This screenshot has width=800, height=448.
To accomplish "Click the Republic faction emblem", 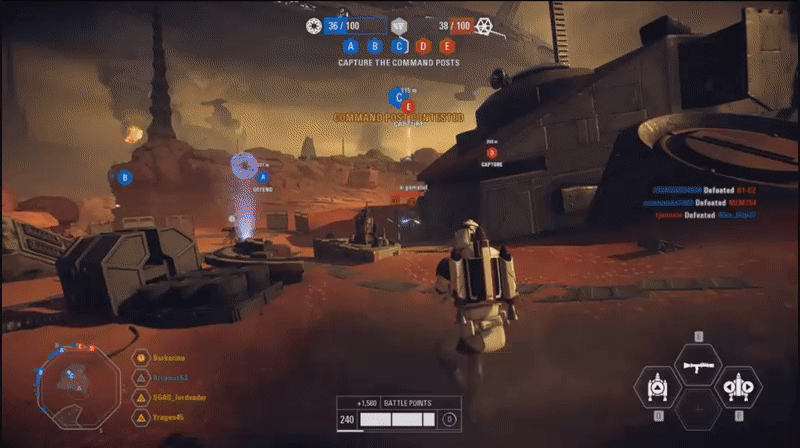I will tap(313, 24).
